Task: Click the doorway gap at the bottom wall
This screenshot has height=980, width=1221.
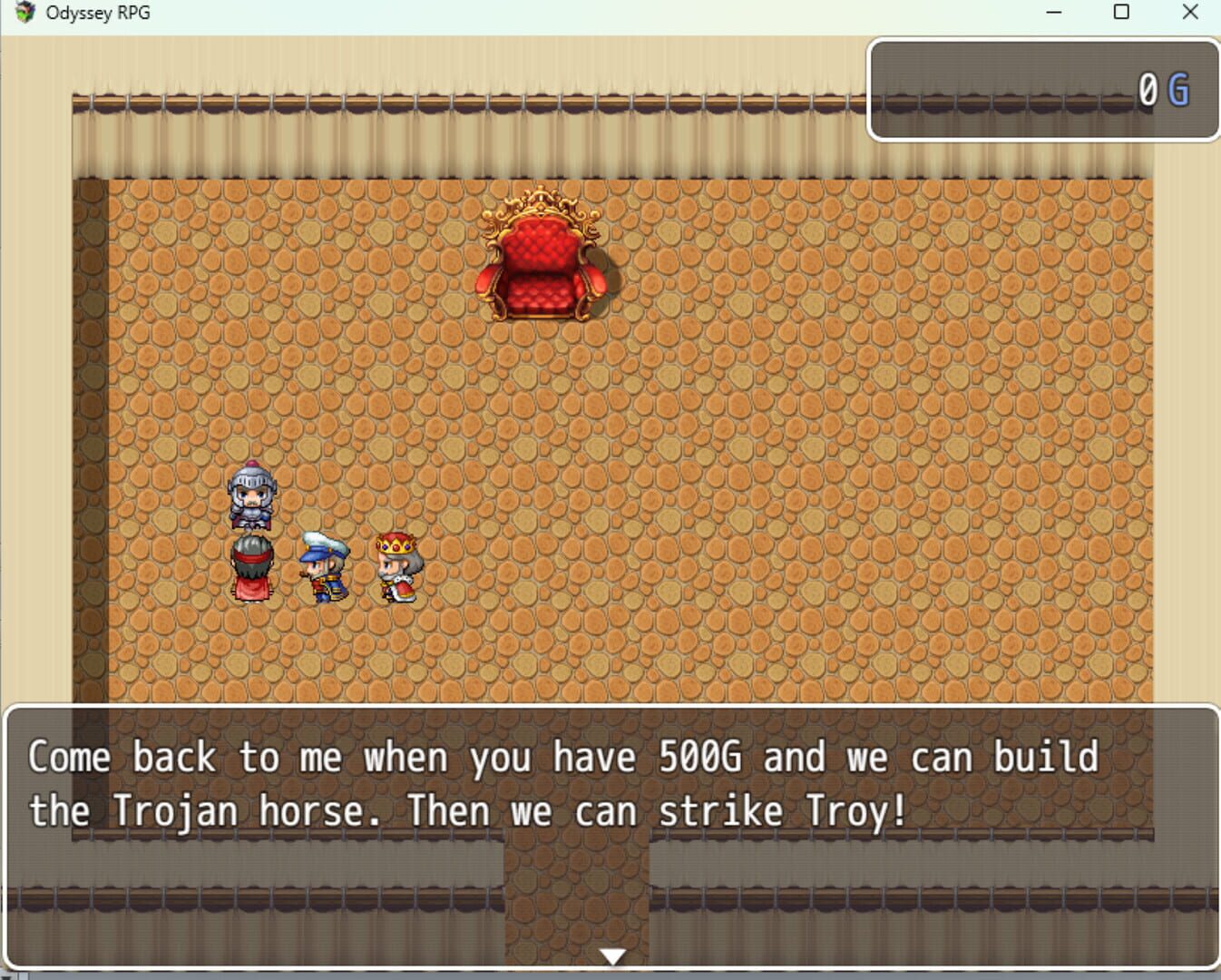Action: pyautogui.click(x=575, y=907)
